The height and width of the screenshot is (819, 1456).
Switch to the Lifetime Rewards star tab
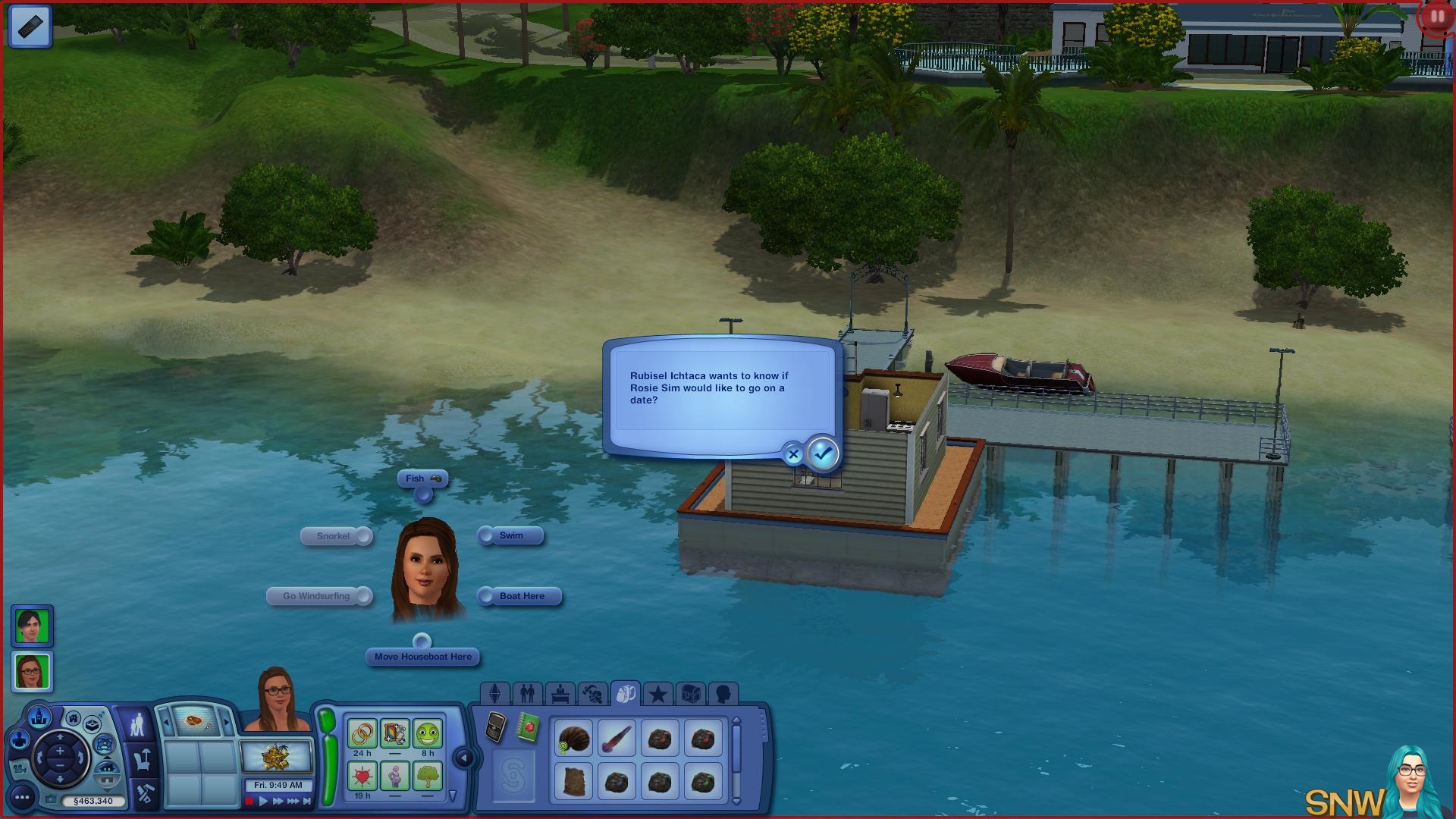tap(657, 693)
